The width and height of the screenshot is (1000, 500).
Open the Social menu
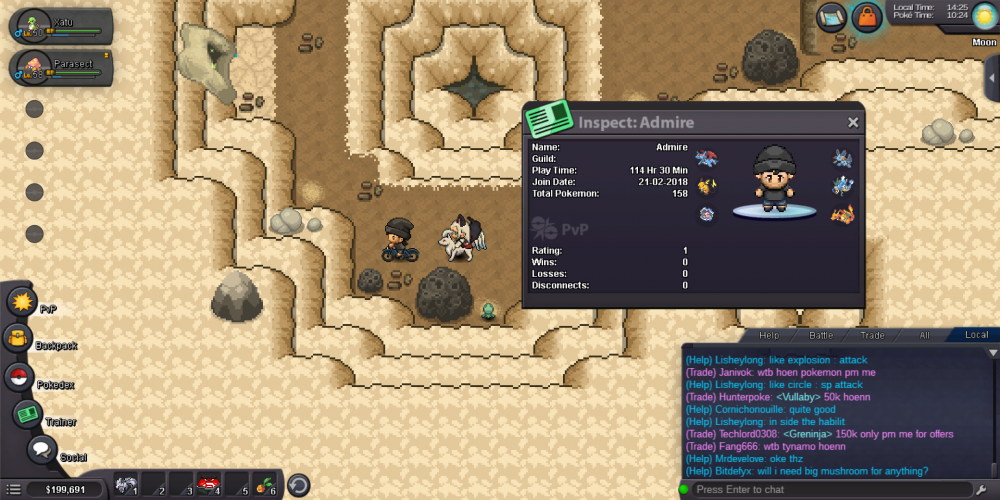coord(41,450)
